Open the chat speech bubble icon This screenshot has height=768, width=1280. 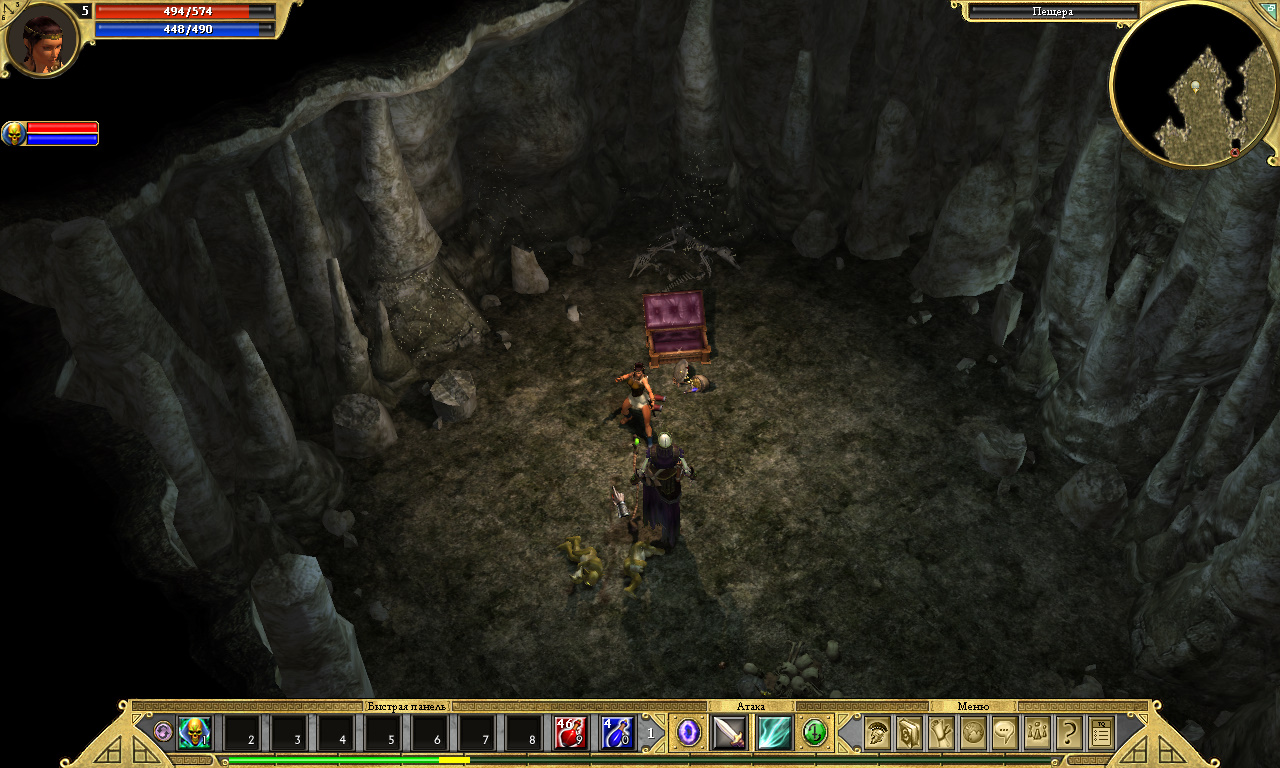click(x=1004, y=733)
